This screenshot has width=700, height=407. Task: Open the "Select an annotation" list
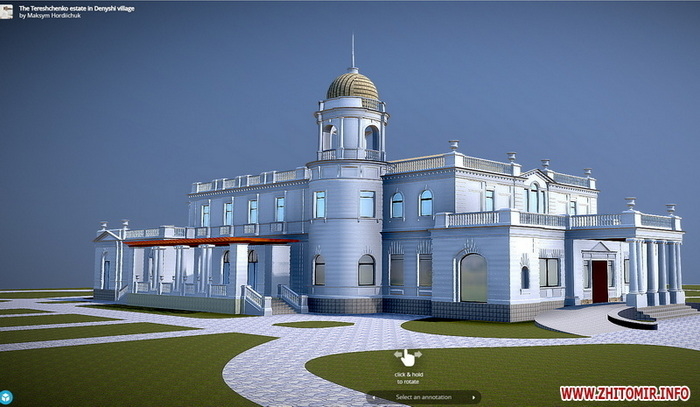423,397
